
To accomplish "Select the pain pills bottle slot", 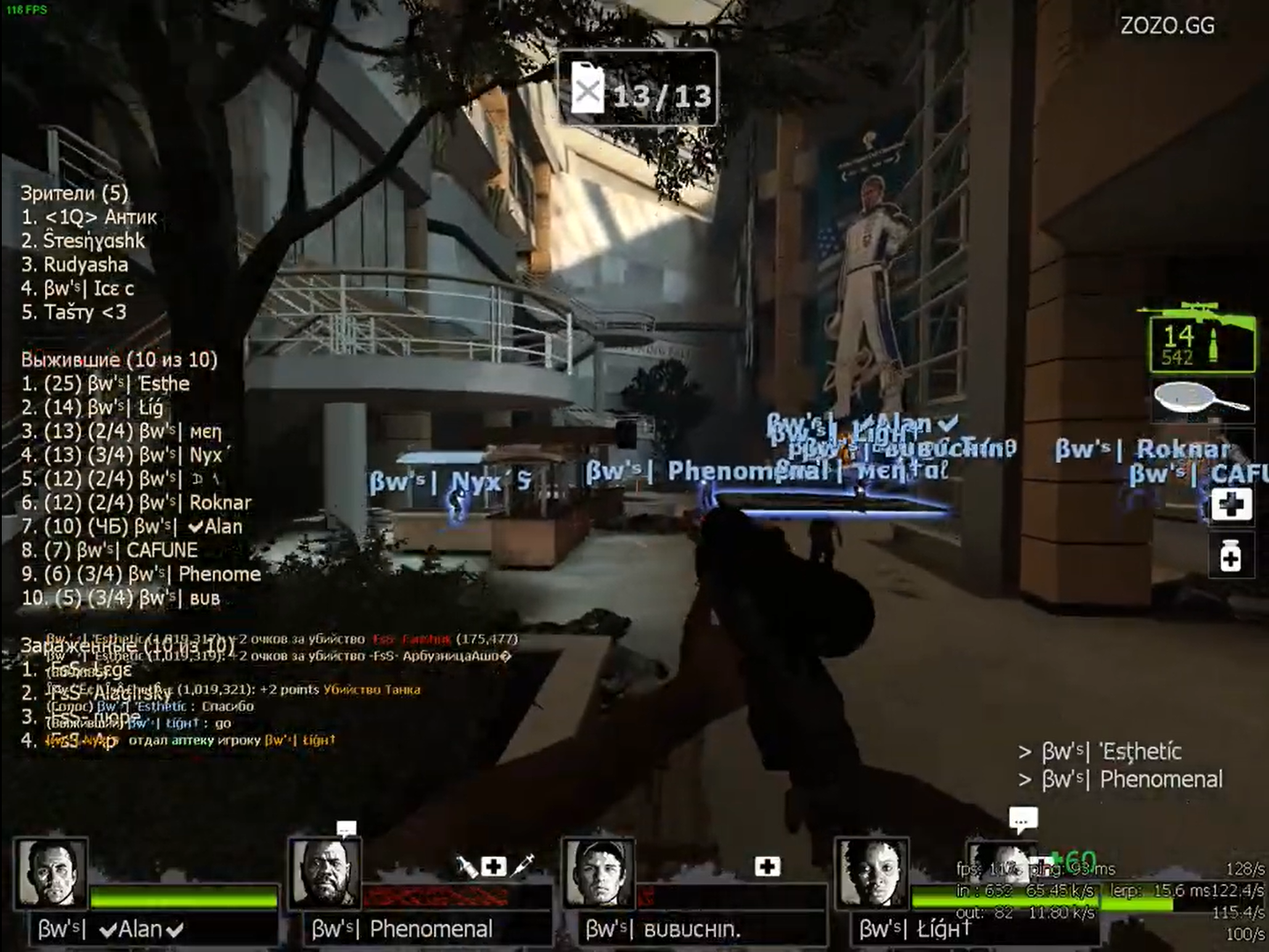I will point(1231,556).
